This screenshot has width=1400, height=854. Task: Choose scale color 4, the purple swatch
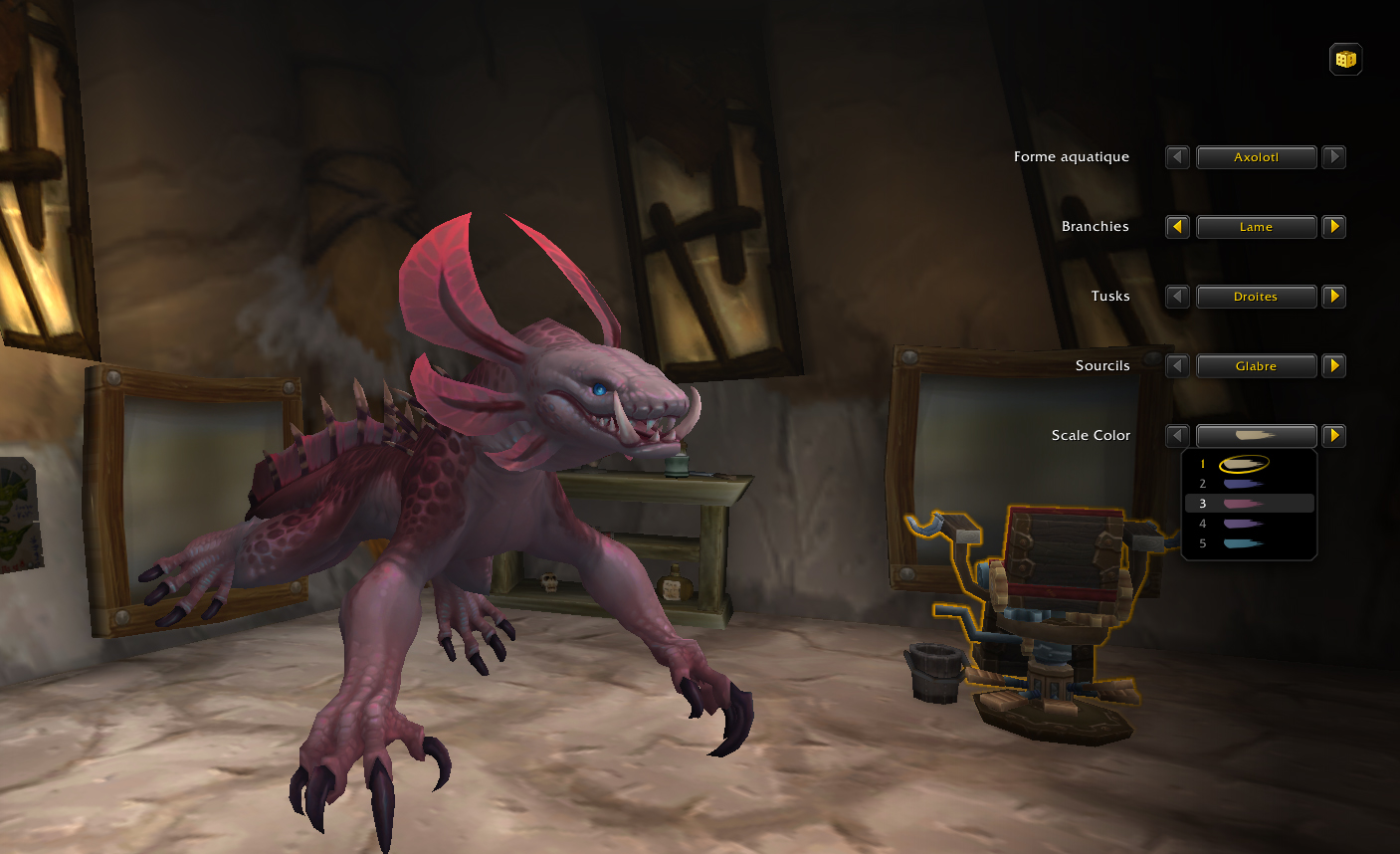[x=1244, y=524]
